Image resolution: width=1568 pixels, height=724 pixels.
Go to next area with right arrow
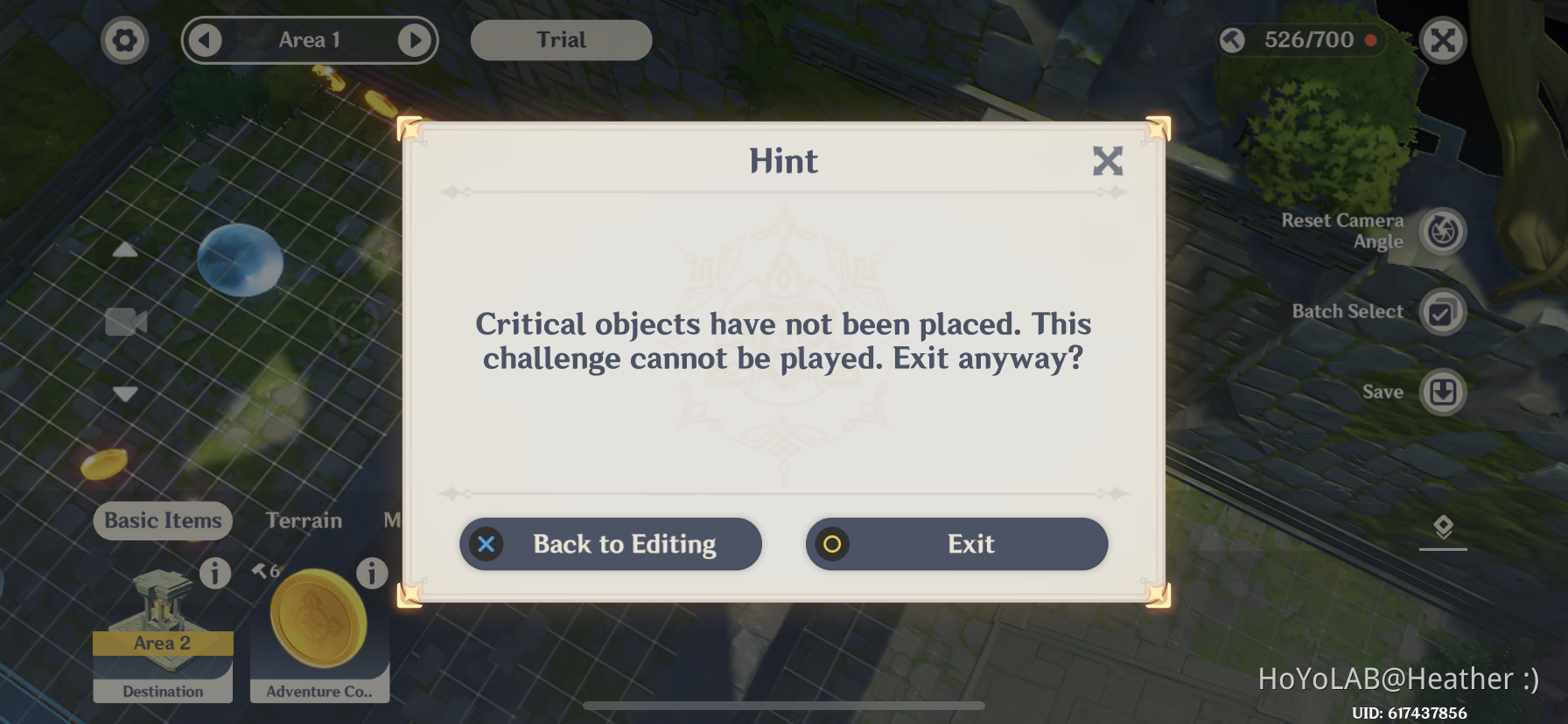click(x=414, y=39)
